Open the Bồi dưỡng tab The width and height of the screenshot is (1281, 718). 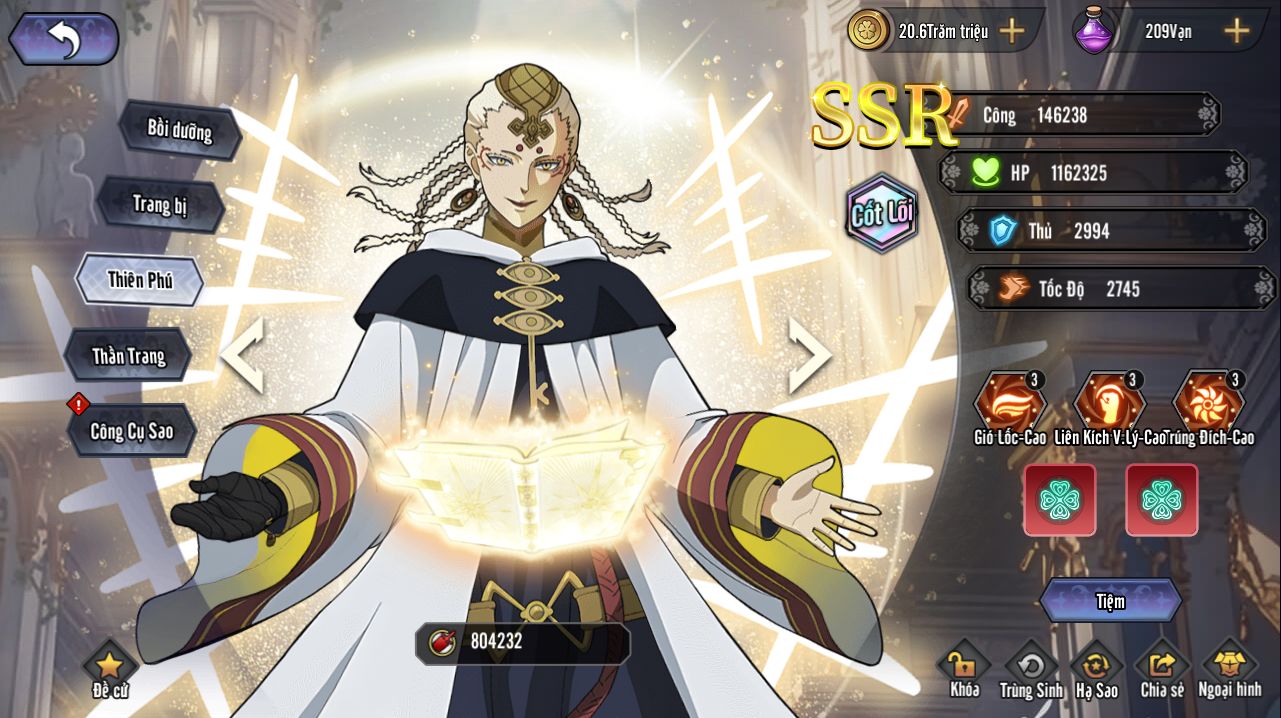[180, 129]
